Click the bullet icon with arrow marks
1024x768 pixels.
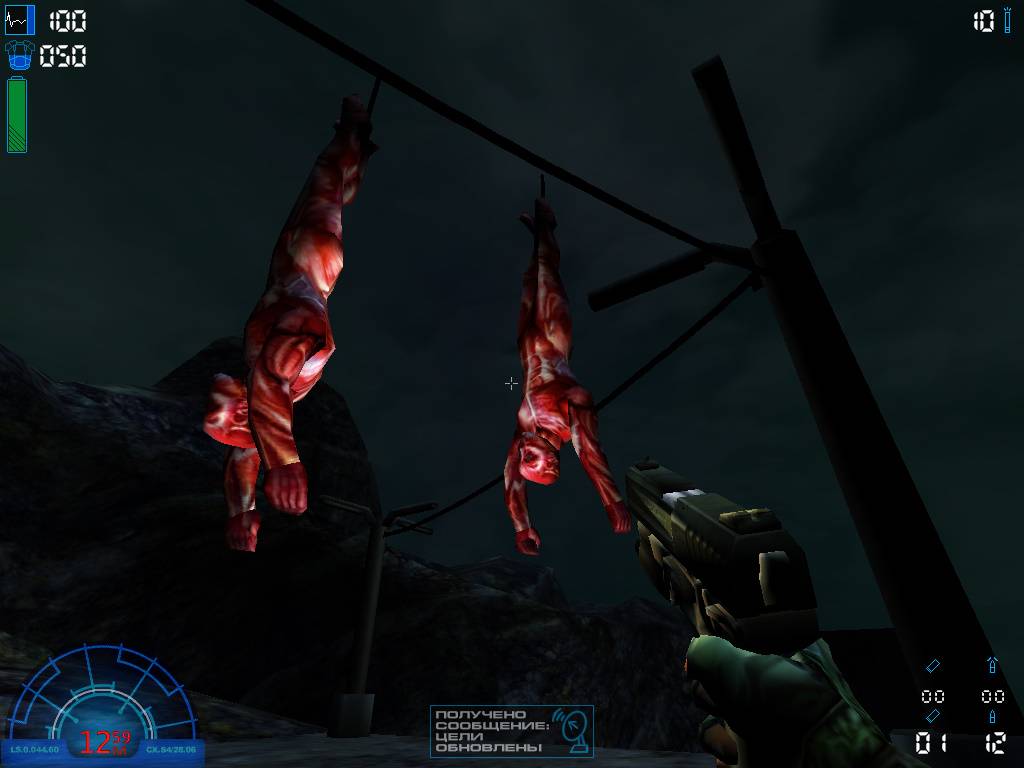[992, 665]
